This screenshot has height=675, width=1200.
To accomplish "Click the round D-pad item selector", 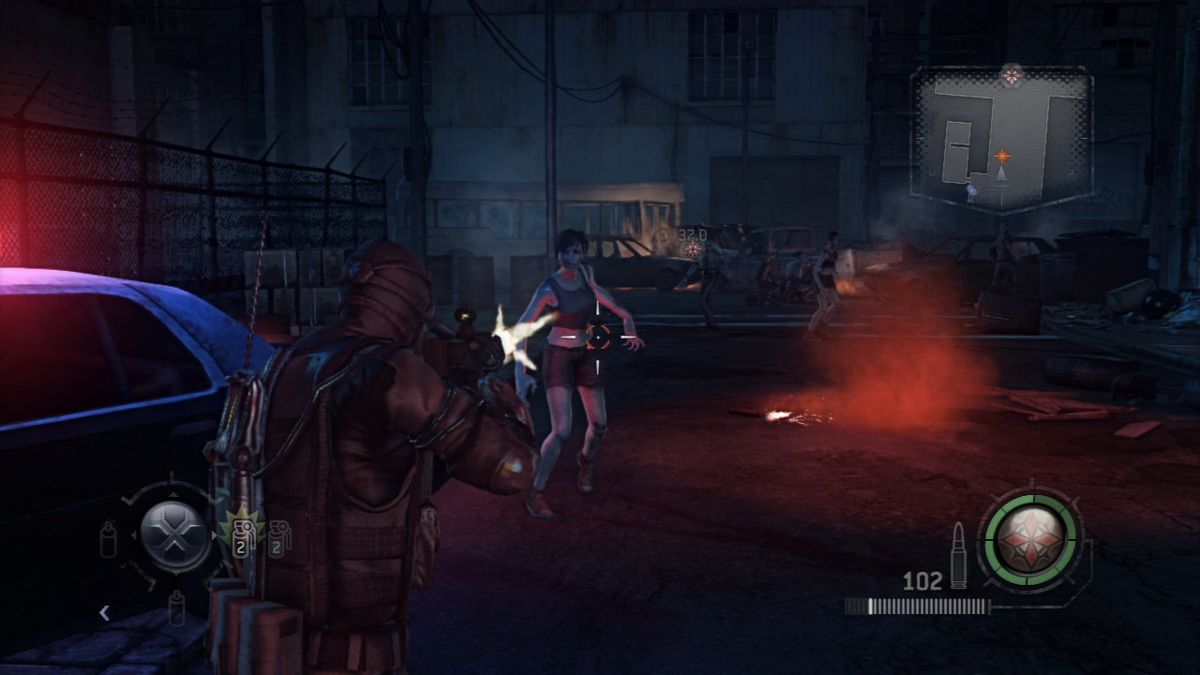I will [x=174, y=535].
